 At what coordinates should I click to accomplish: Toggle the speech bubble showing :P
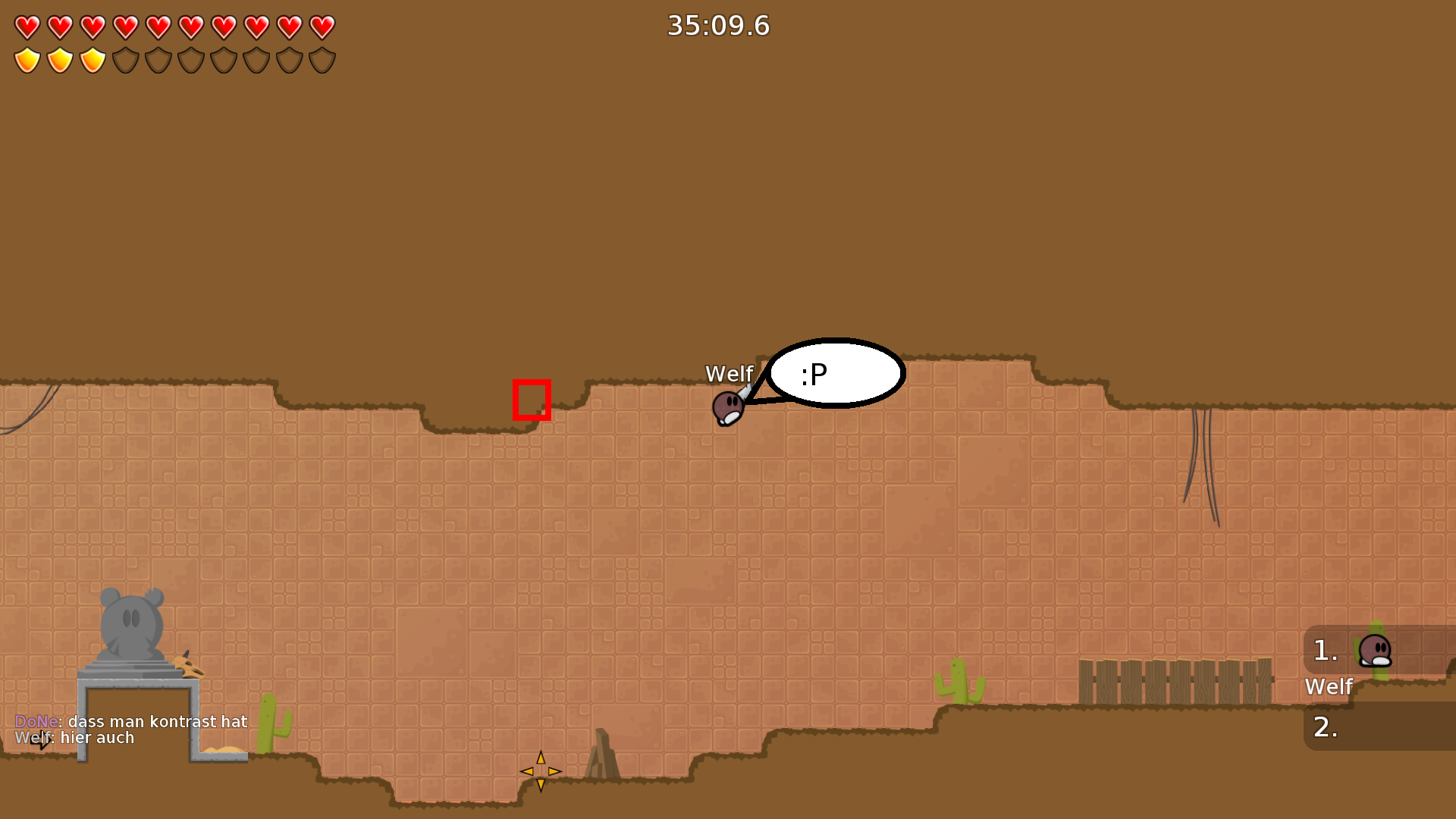tap(833, 373)
